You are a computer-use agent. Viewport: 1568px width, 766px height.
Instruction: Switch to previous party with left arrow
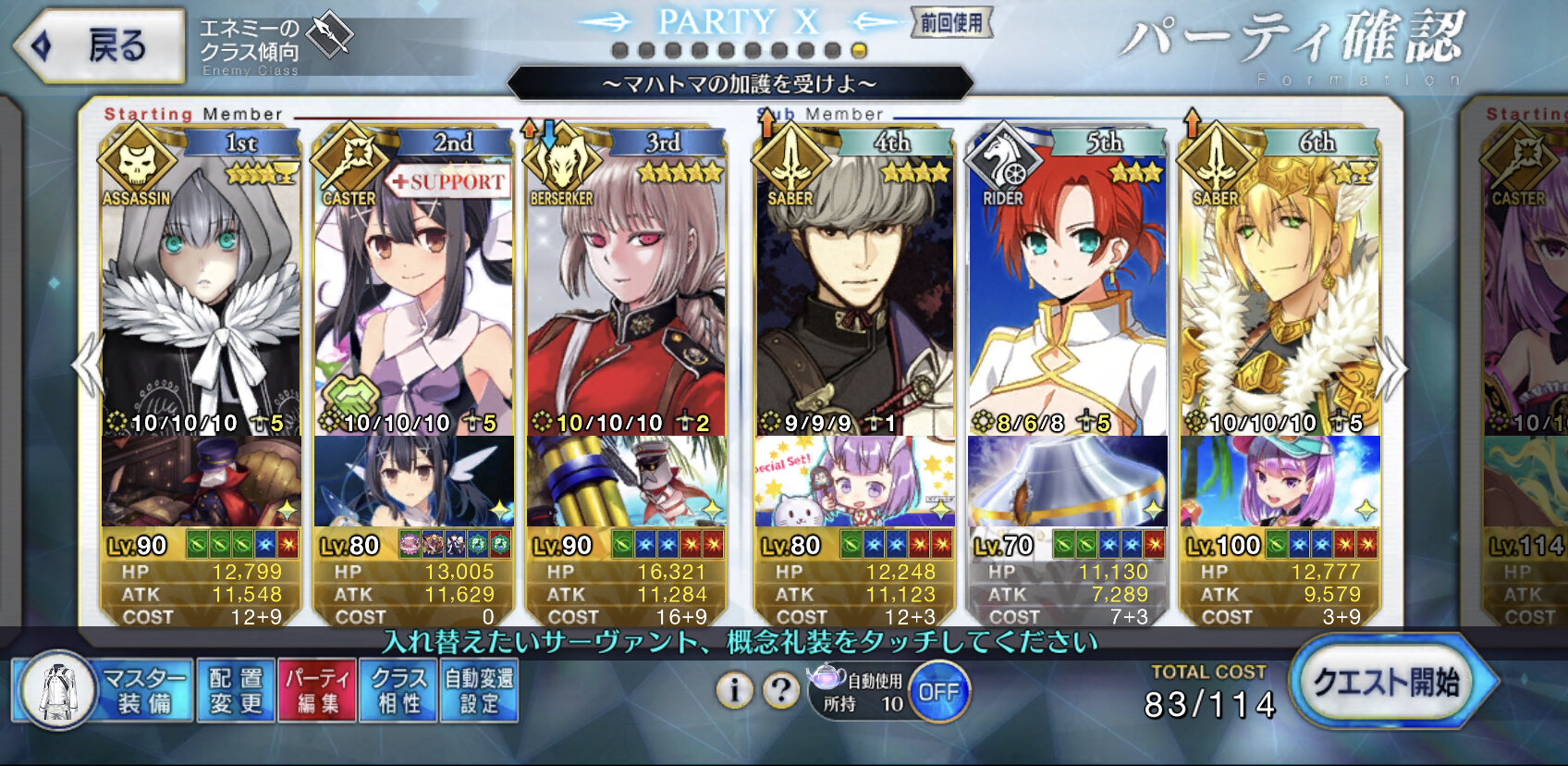(88, 367)
